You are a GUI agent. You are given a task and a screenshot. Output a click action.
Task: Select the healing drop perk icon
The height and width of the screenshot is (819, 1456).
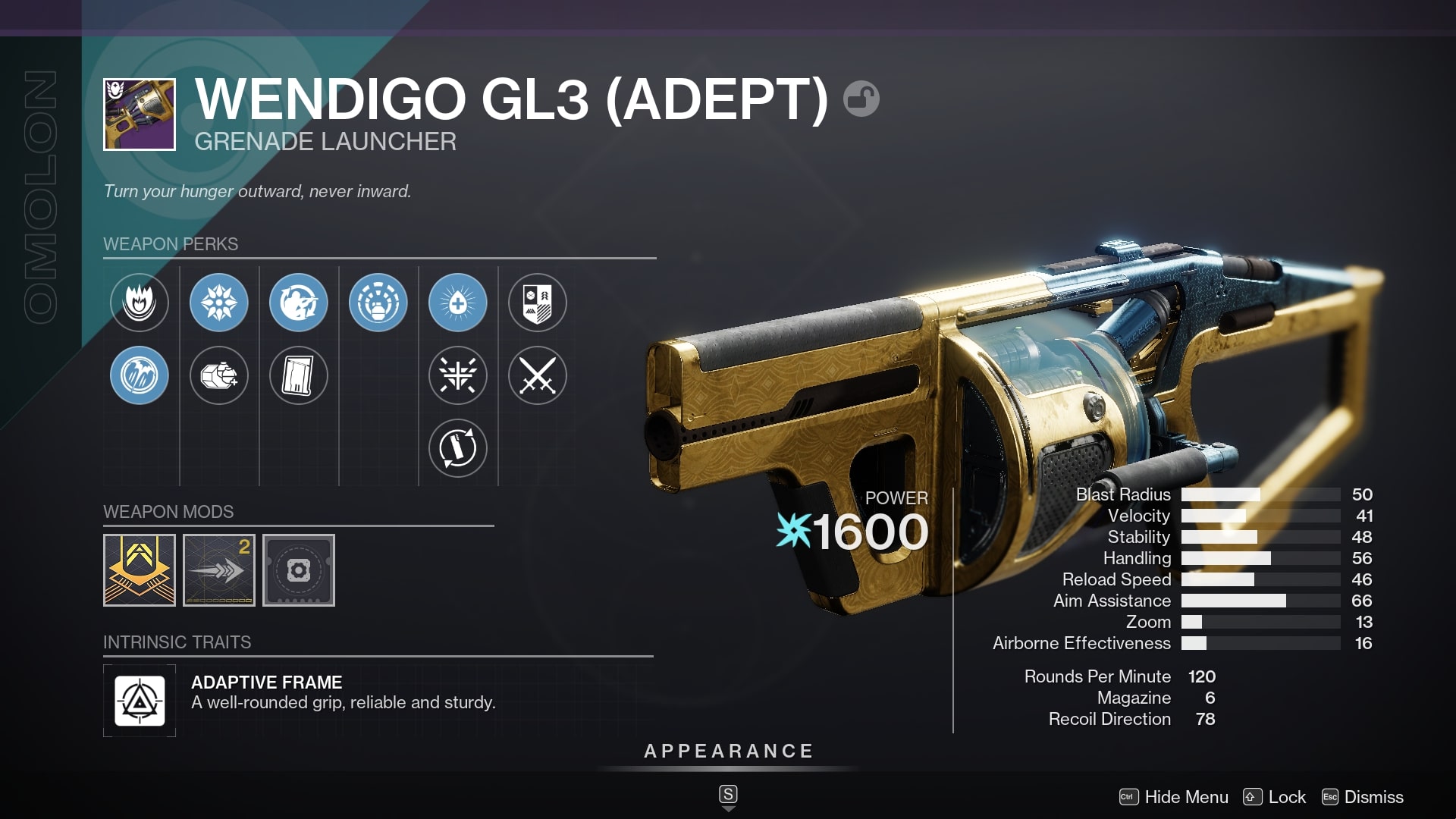(458, 302)
